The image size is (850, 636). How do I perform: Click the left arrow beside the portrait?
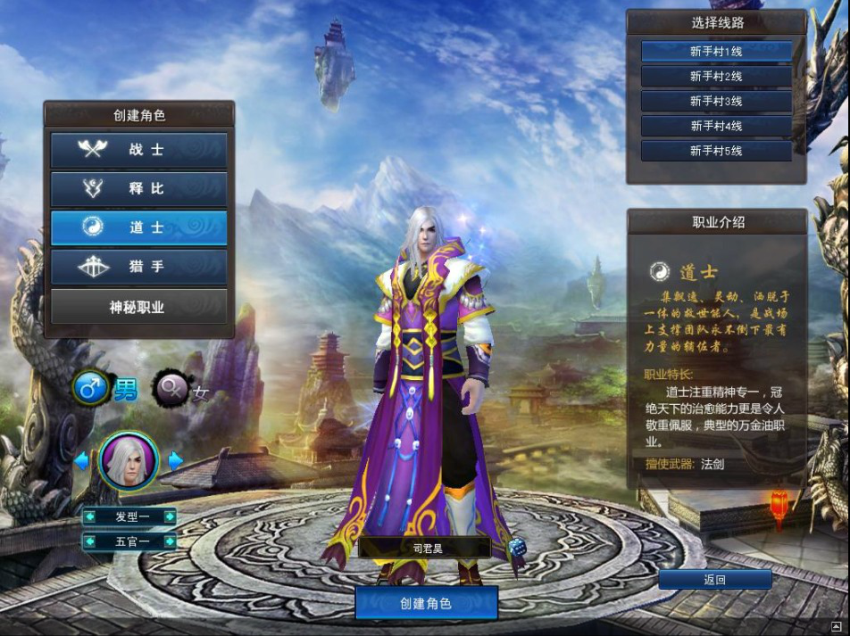click(82, 461)
